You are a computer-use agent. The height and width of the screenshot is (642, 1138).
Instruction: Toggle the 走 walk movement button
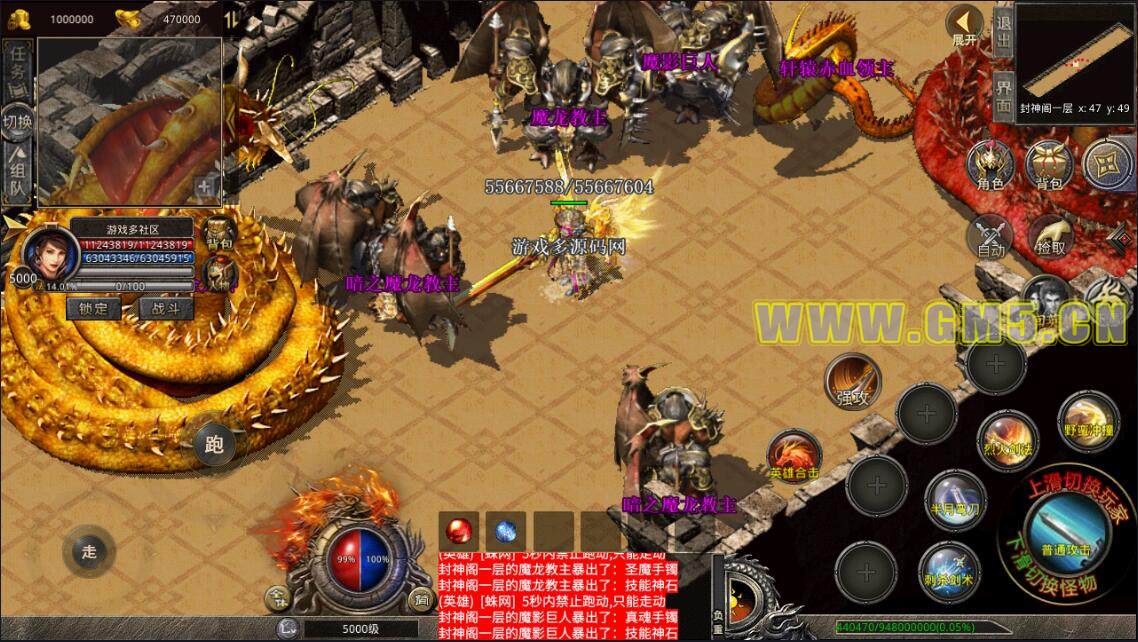[x=90, y=551]
